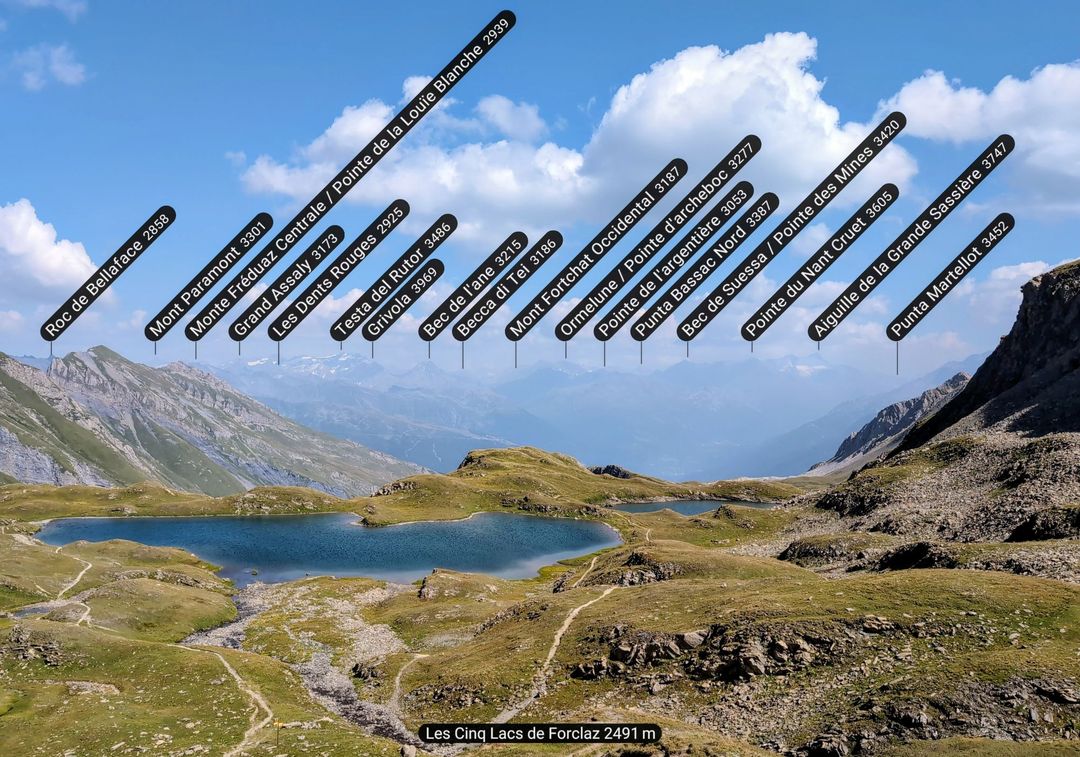The image size is (1080, 757).
Task: Choose the Becca di Tei 3186 label
Action: tap(507, 286)
